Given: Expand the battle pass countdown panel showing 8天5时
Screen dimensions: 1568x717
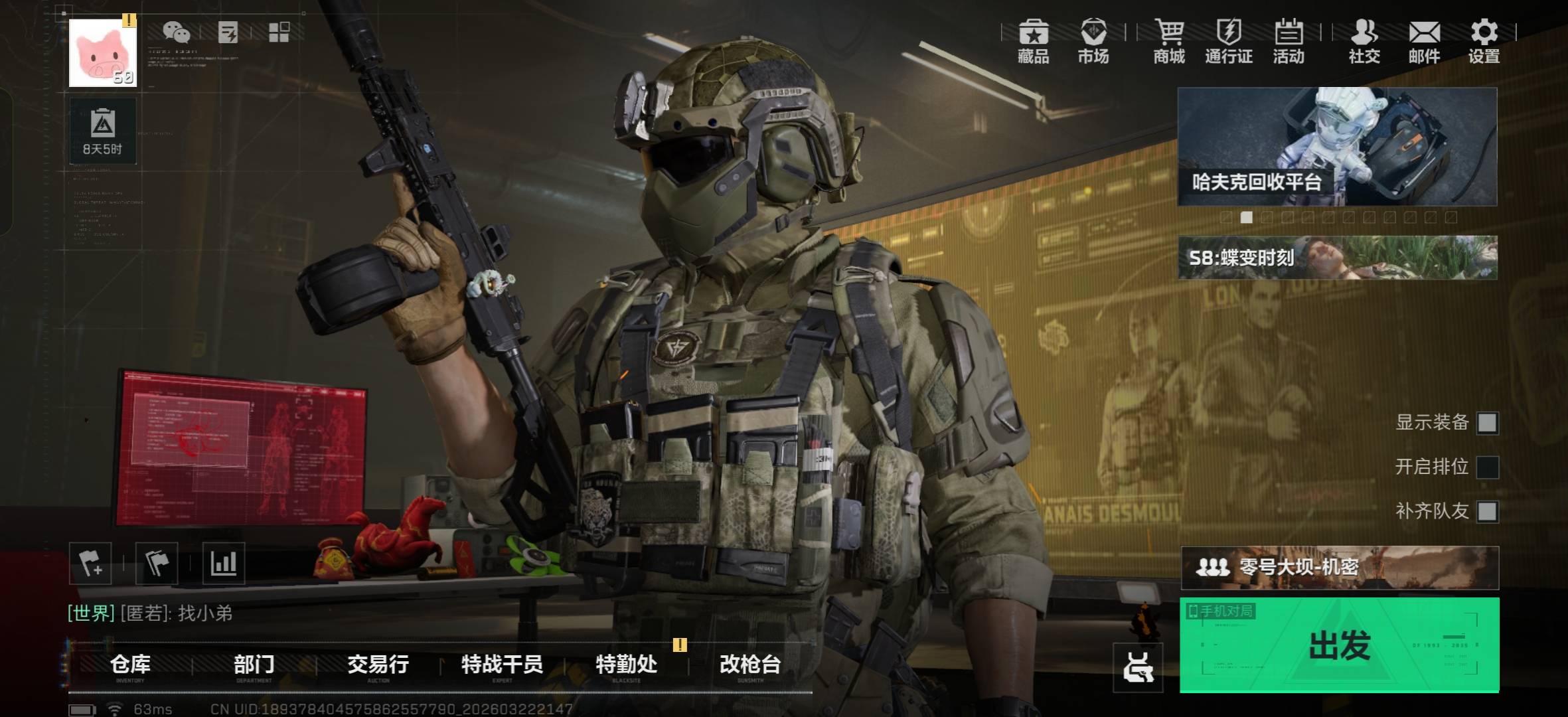Looking at the screenshot, I should (104, 130).
